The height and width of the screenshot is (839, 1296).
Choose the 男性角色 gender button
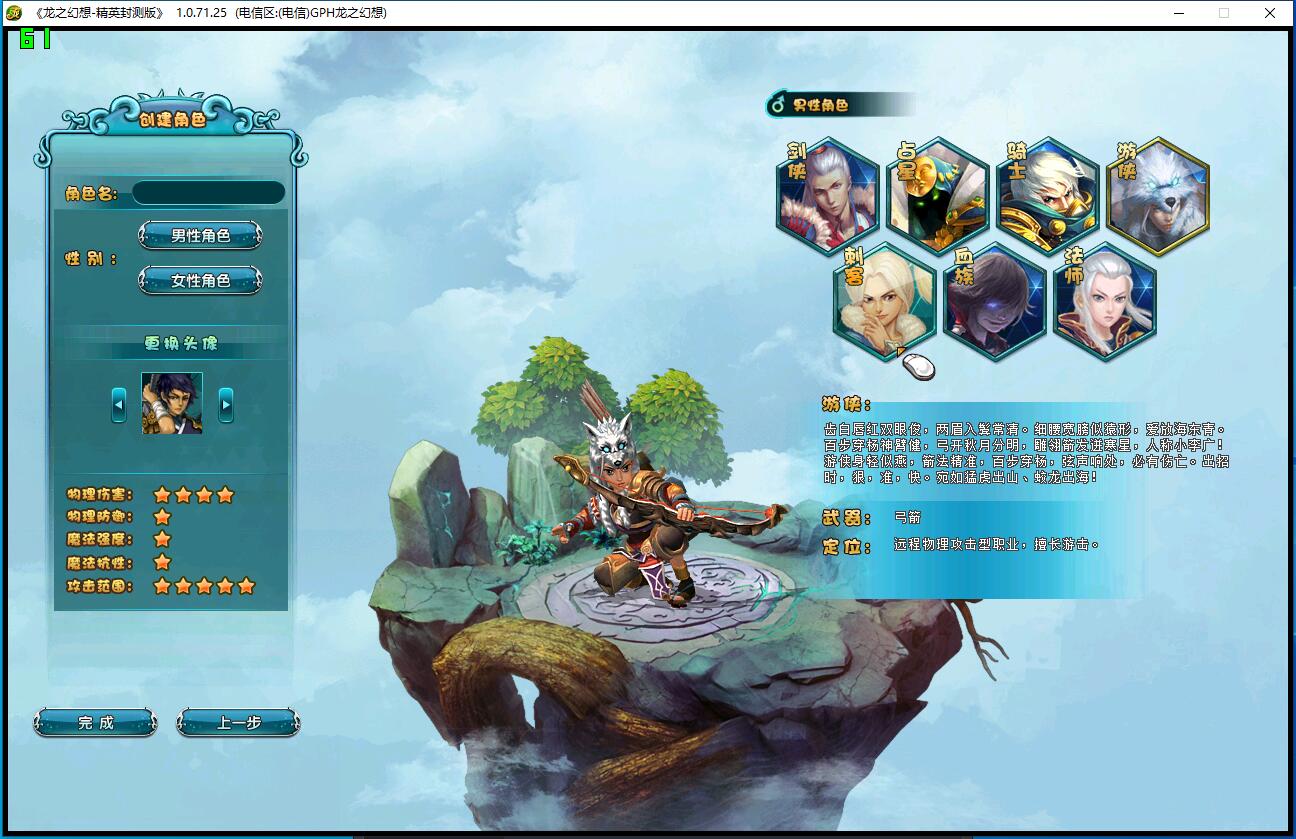pos(200,236)
